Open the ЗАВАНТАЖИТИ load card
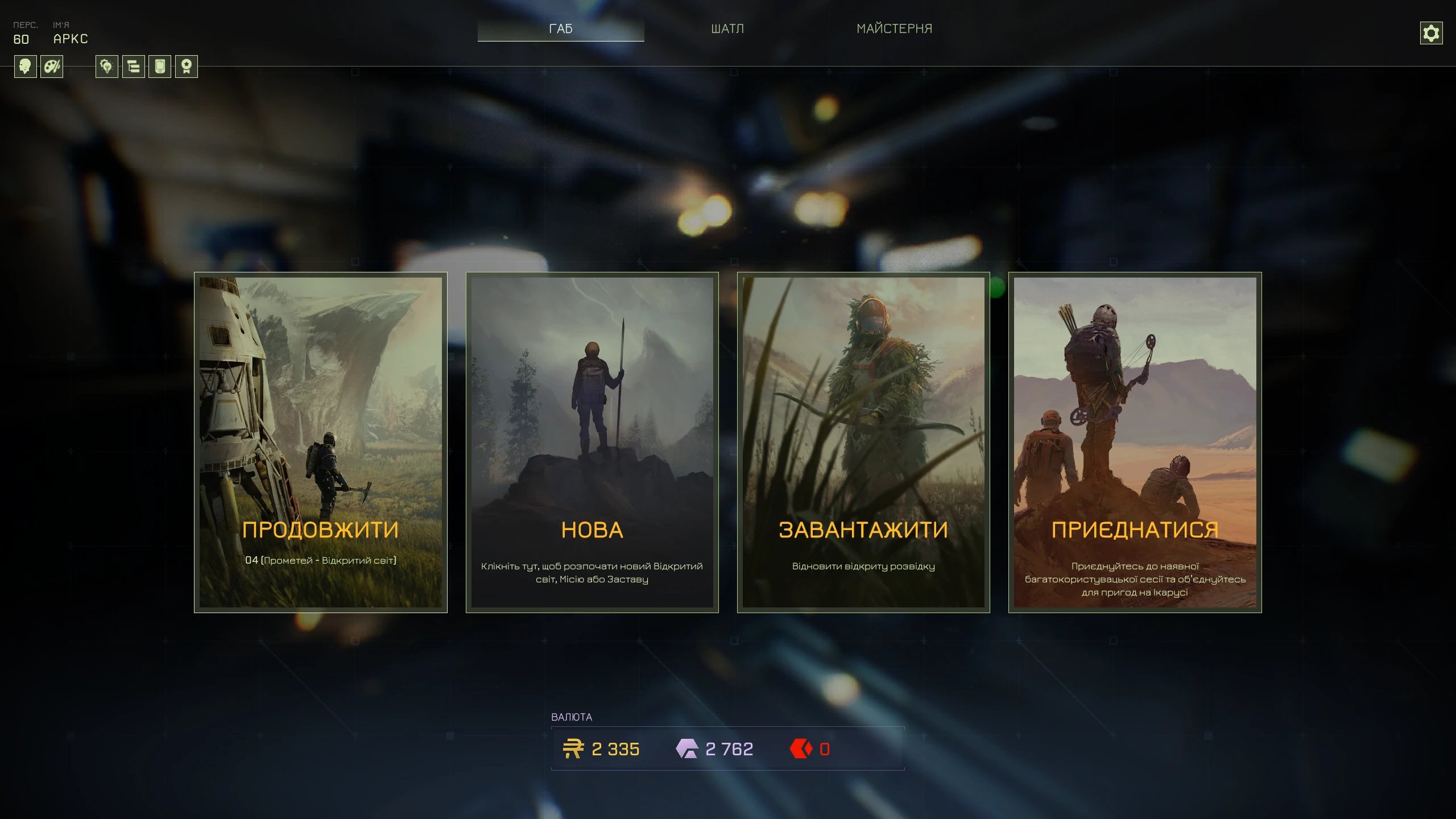The width and height of the screenshot is (1456, 819). pyautogui.click(x=863, y=442)
